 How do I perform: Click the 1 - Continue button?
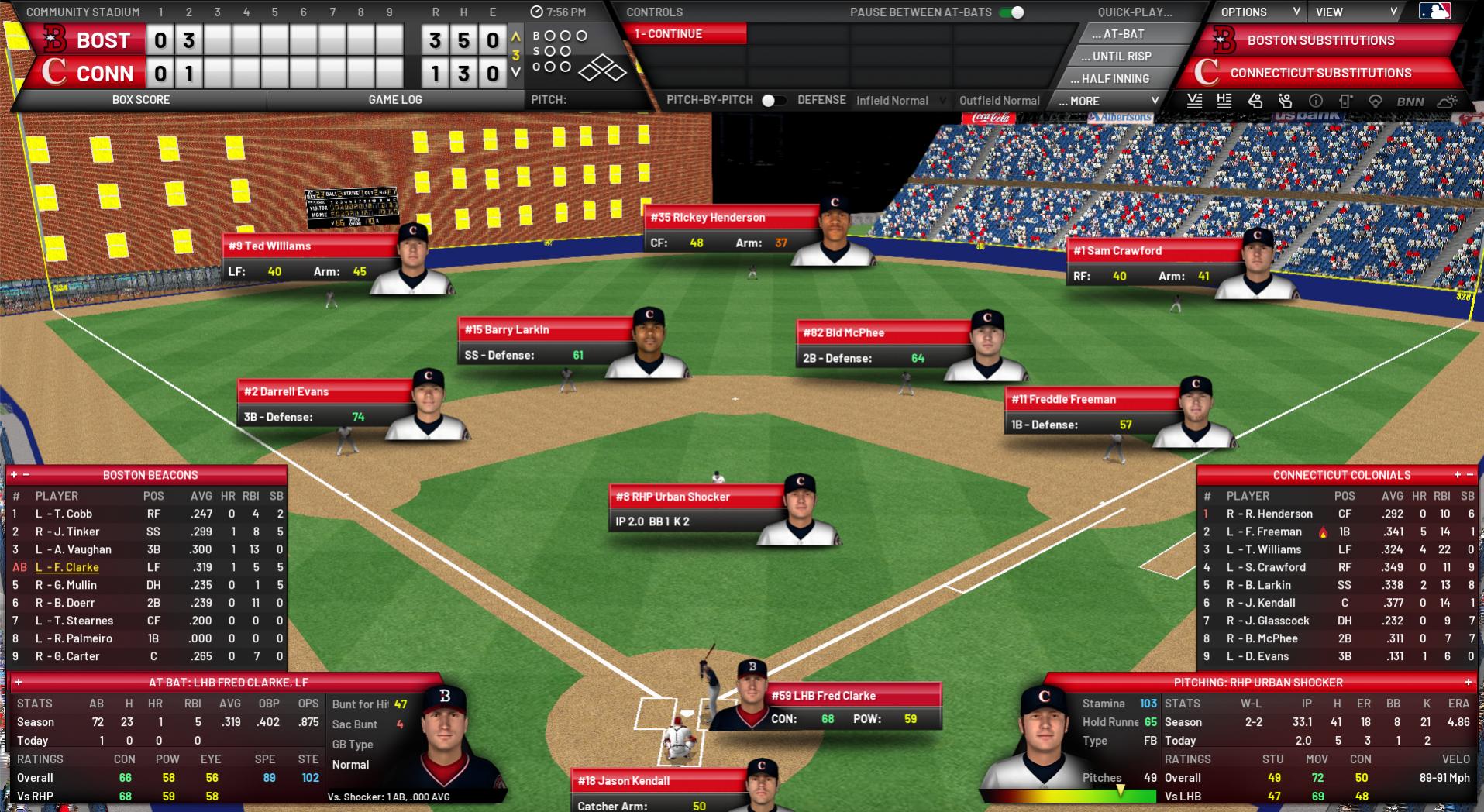point(684,34)
